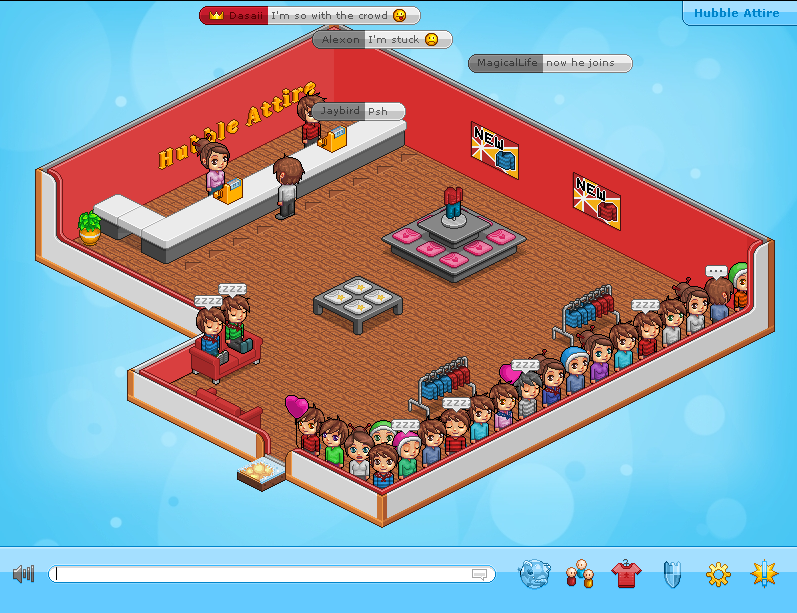
Task: Click the speech bubble icon in chat bar
Action: coord(479,574)
